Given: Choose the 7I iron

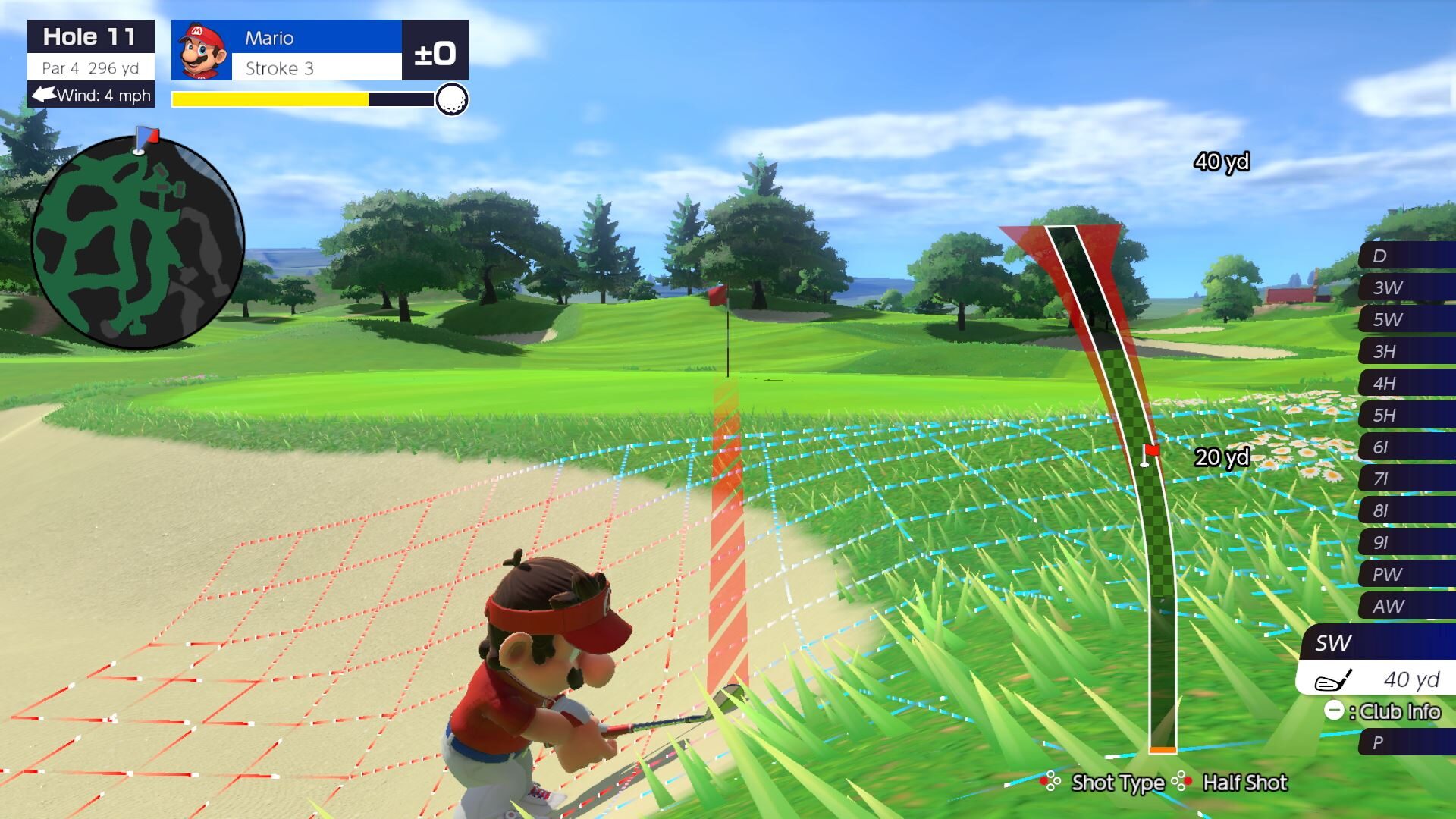Looking at the screenshot, I should click(1405, 479).
